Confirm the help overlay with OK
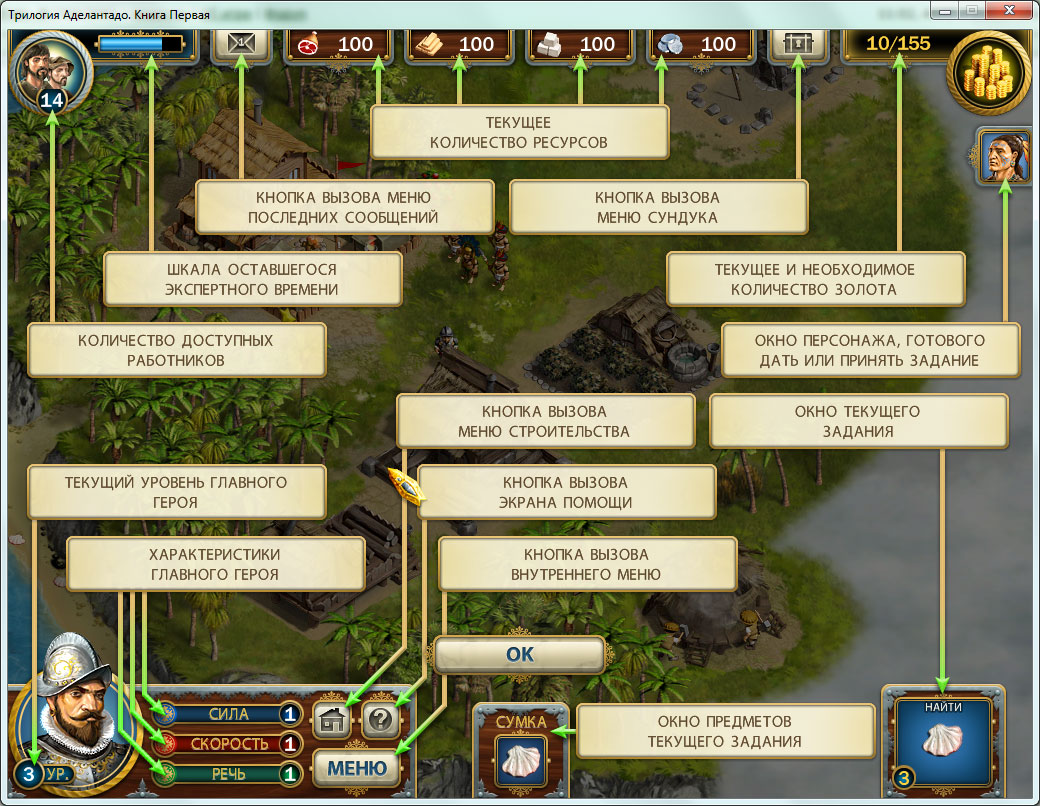1040x806 pixels. click(x=520, y=655)
